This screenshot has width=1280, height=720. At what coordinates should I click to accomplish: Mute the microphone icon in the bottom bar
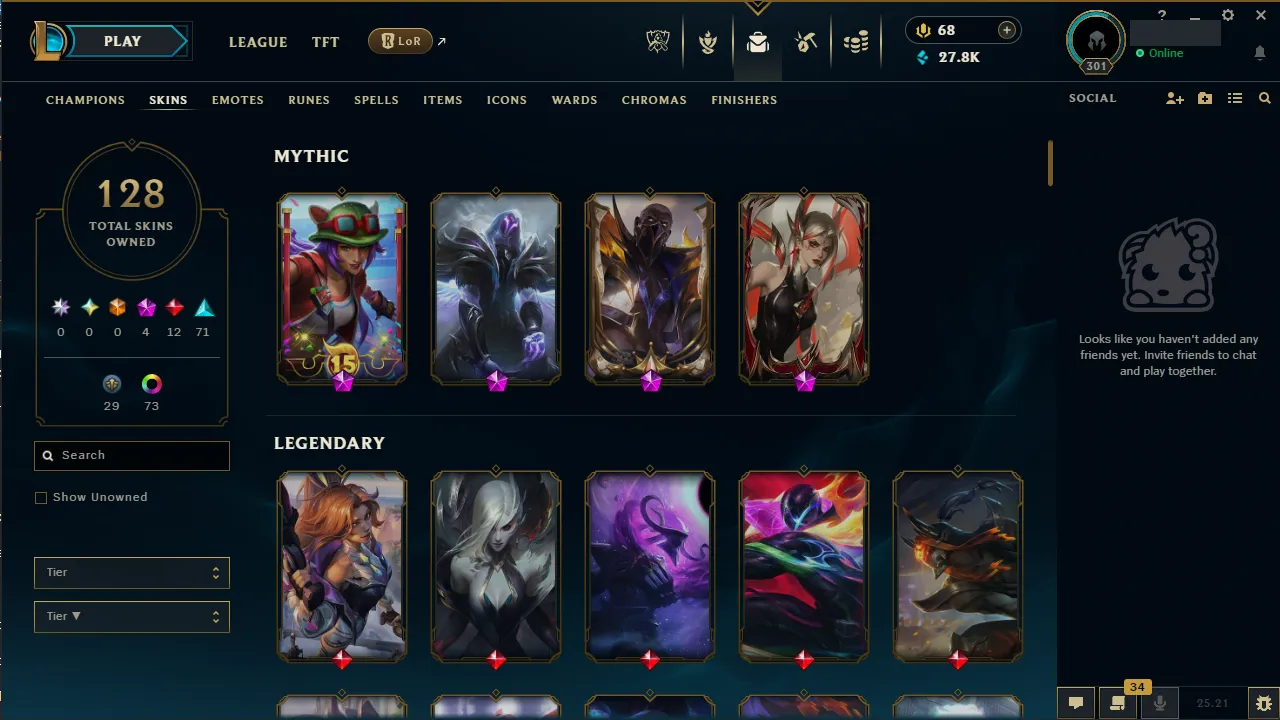(1160, 703)
